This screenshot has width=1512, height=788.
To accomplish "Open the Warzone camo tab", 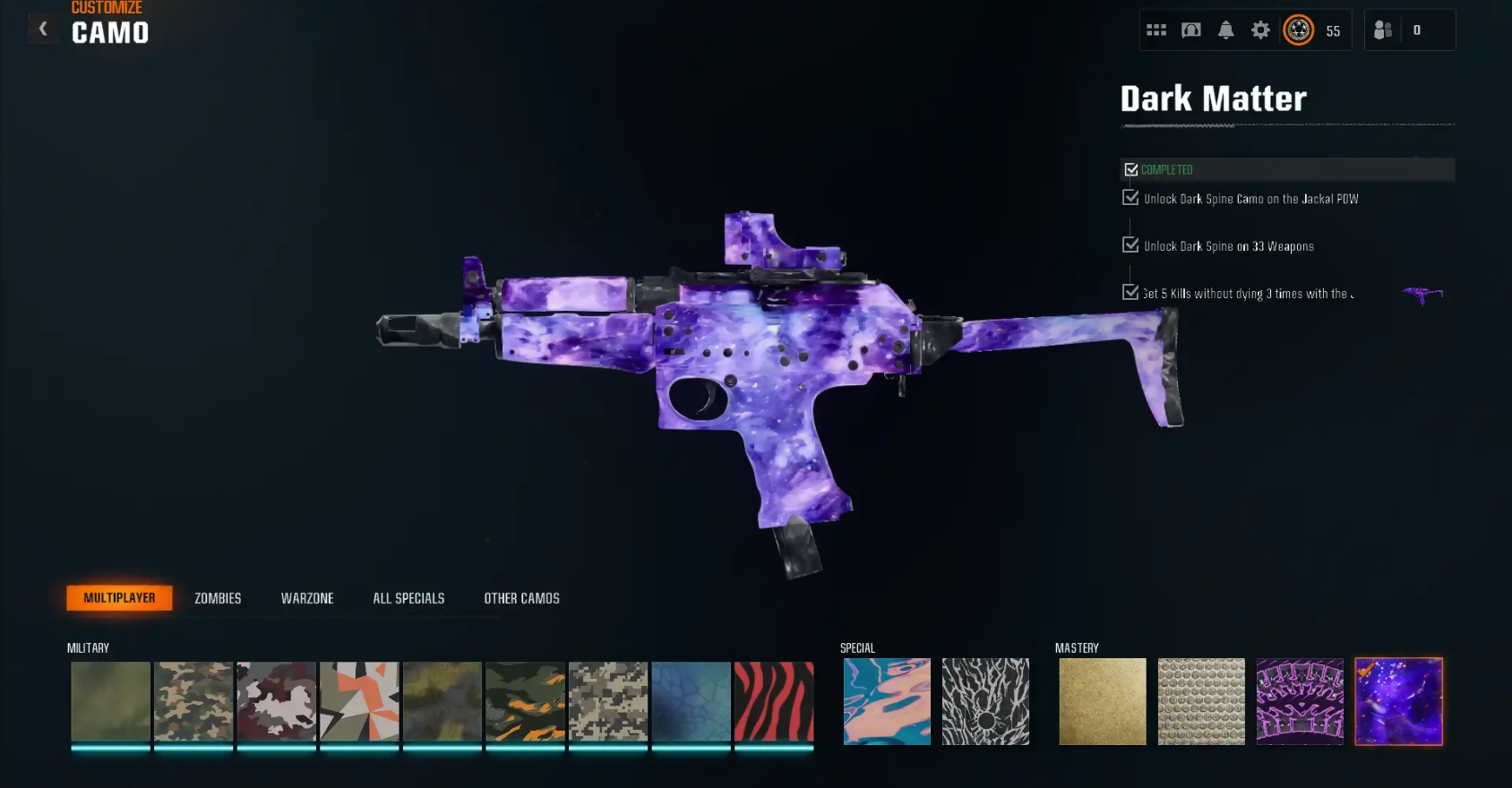I will click(x=307, y=598).
